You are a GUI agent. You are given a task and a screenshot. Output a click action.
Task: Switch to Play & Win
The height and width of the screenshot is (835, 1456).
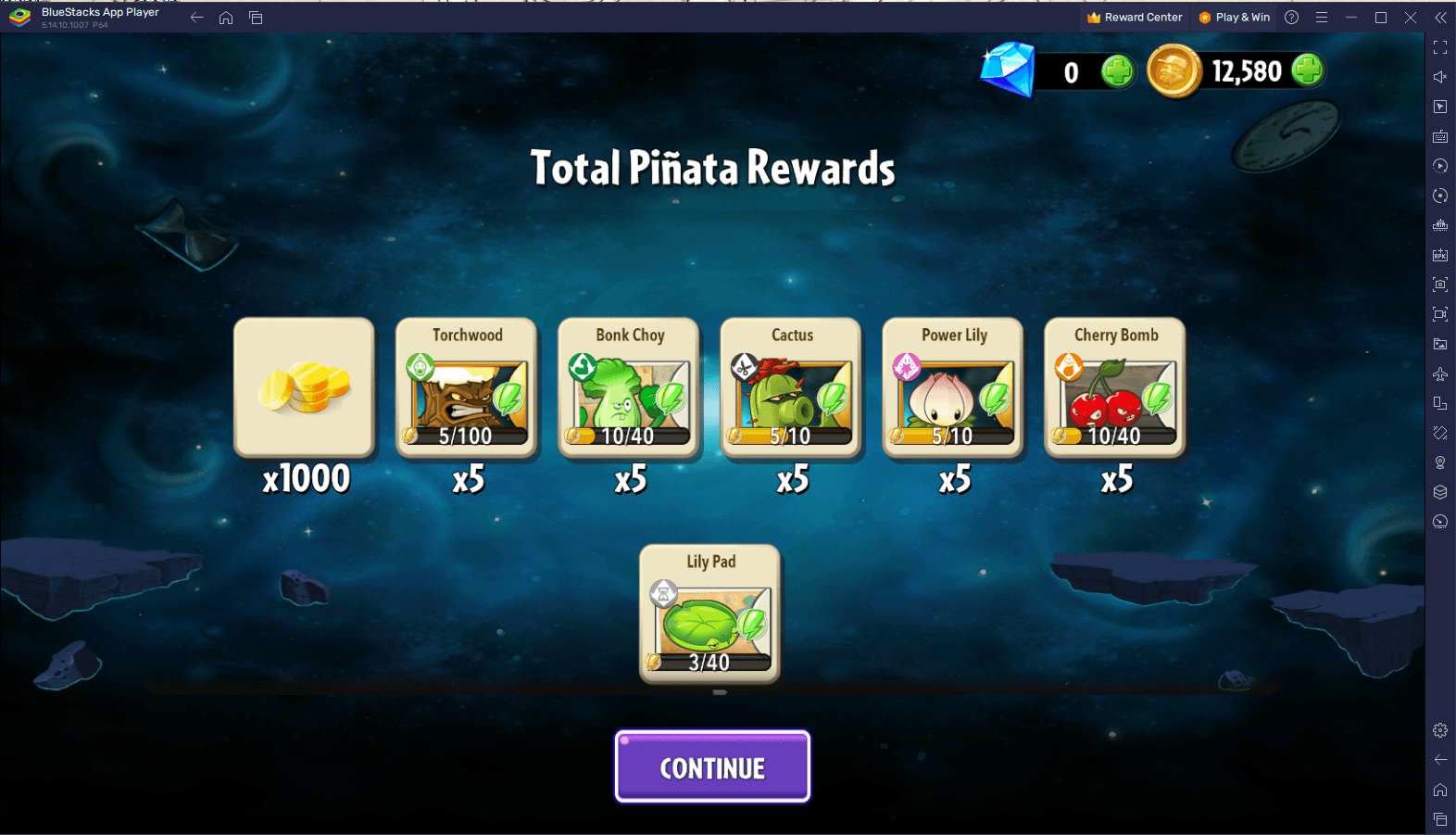[1234, 17]
